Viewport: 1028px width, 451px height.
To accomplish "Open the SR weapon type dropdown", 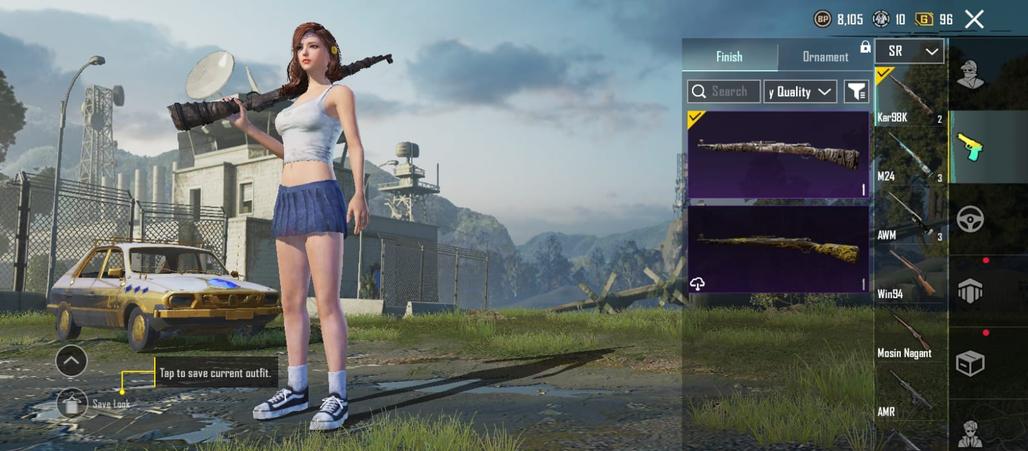I will click(909, 51).
